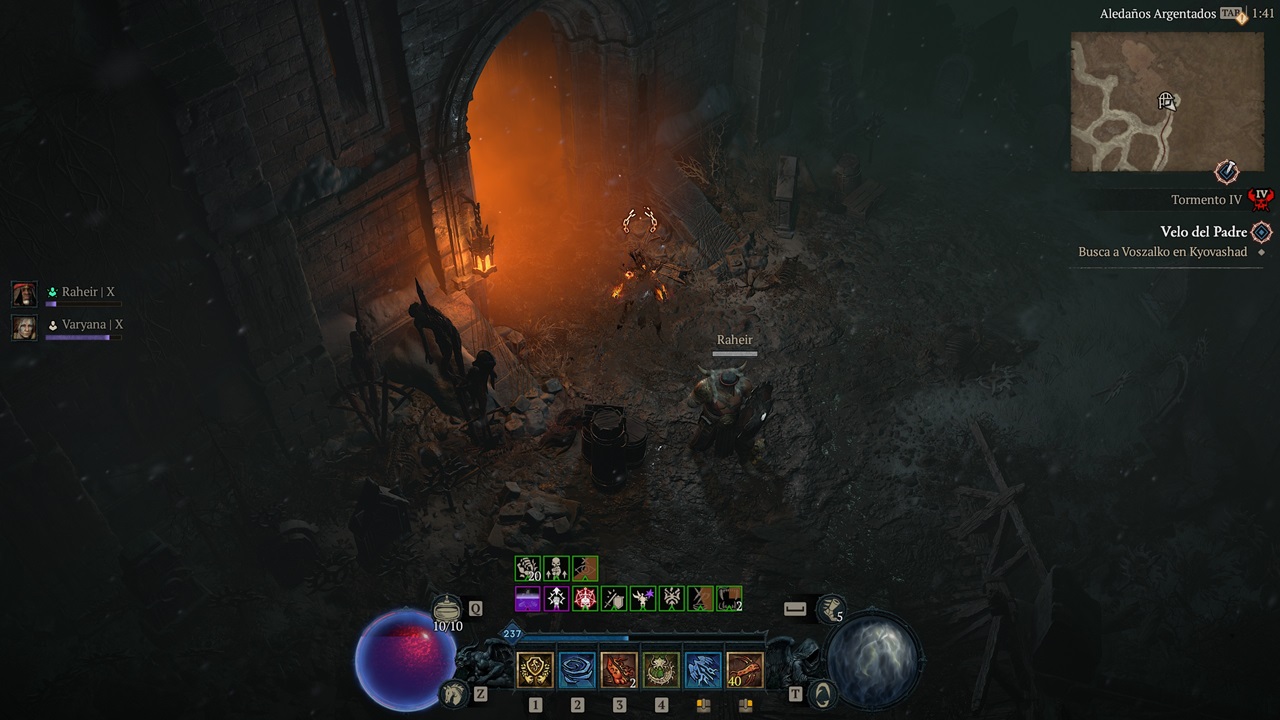Activate the blue whirlwind skill in slot 2
This screenshot has height=720, width=1280.
coord(577,670)
